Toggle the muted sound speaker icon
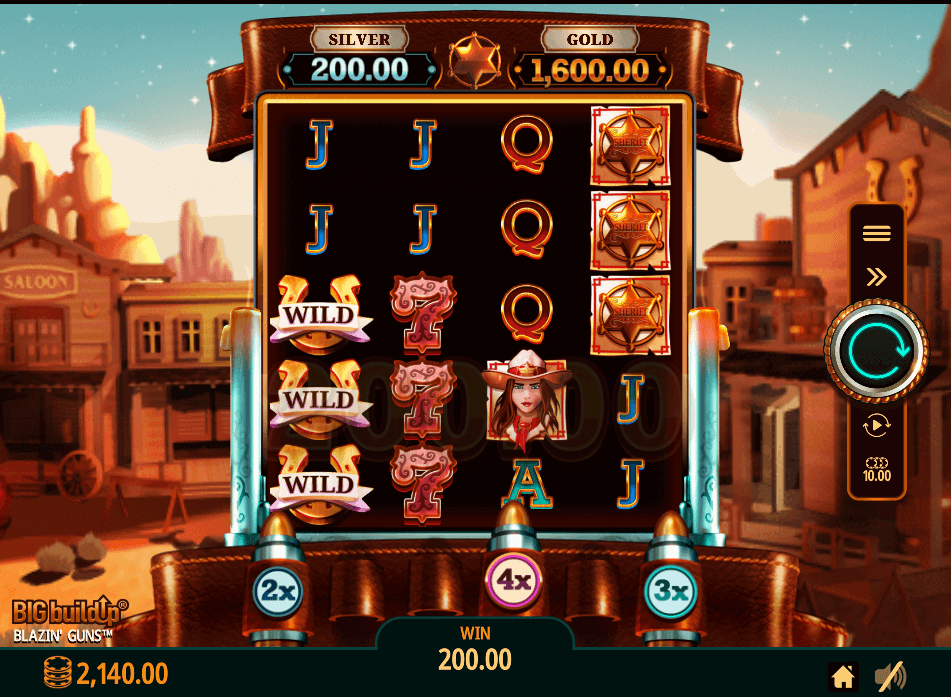 889,675
